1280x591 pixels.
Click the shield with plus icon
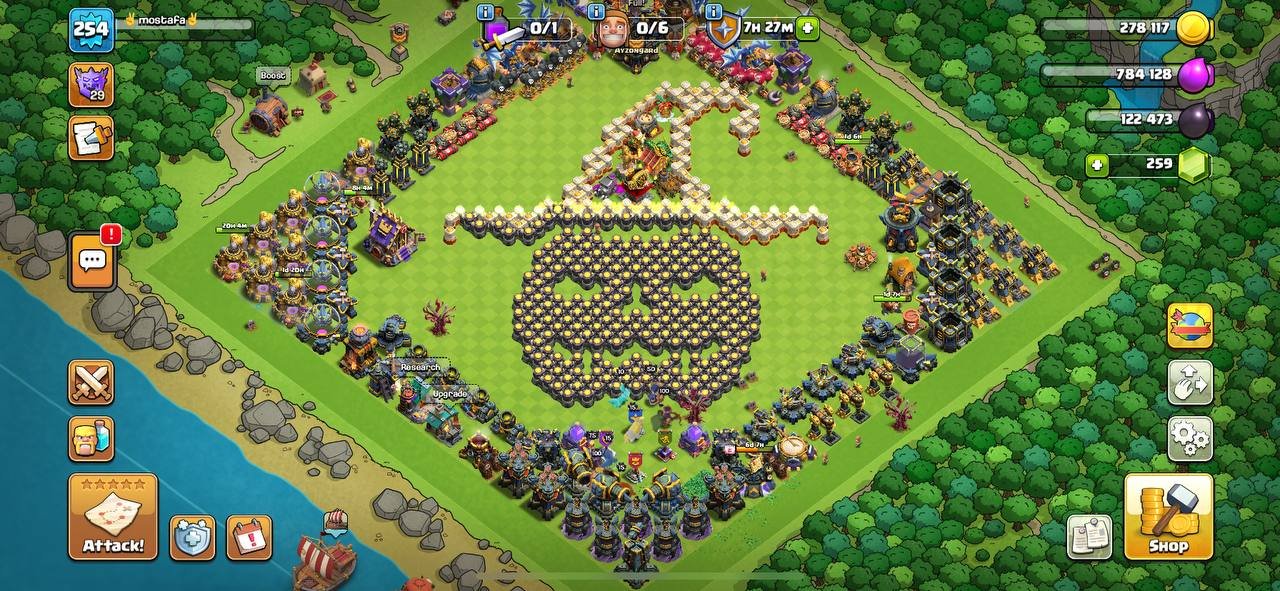[x=191, y=538]
